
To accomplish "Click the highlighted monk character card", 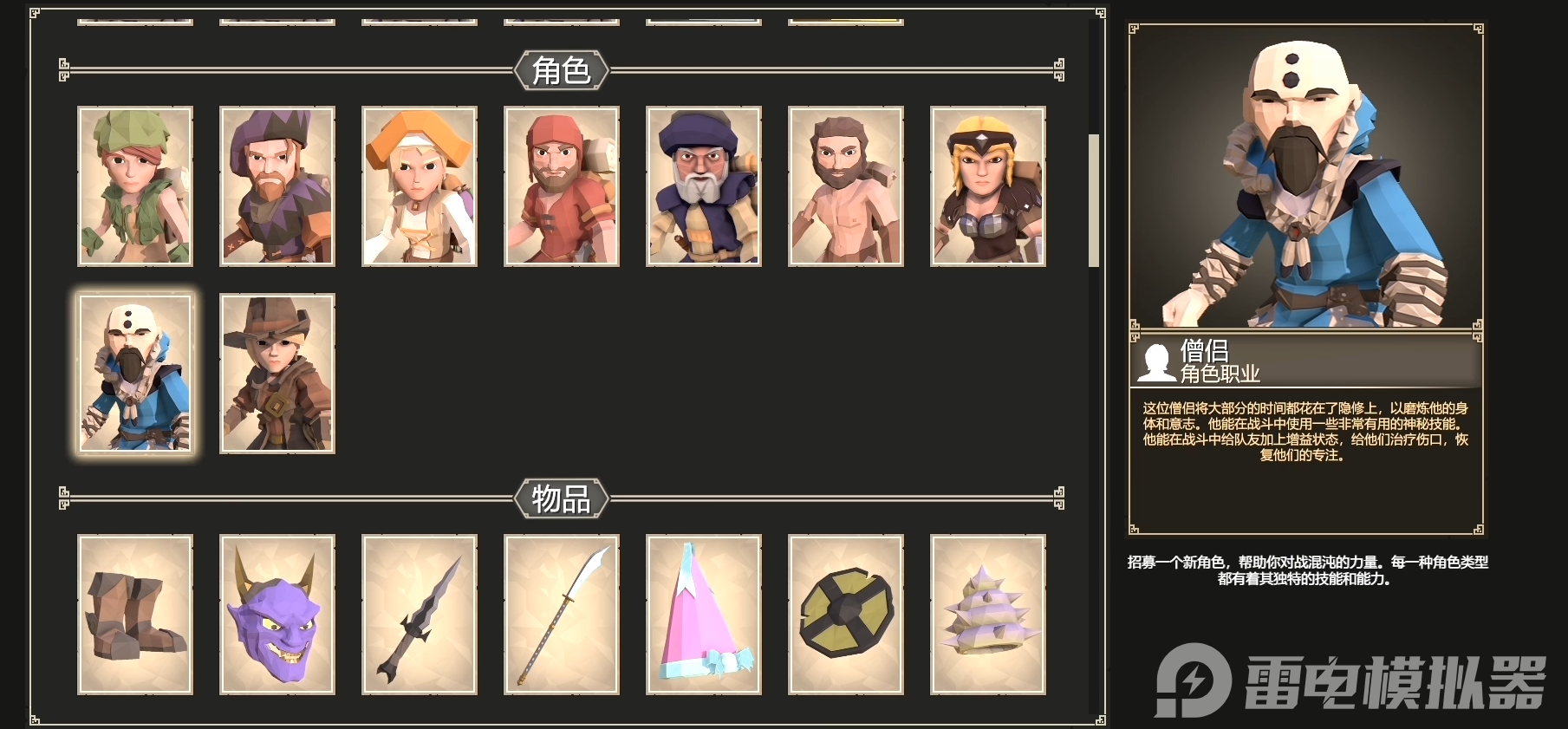I will click(135, 373).
